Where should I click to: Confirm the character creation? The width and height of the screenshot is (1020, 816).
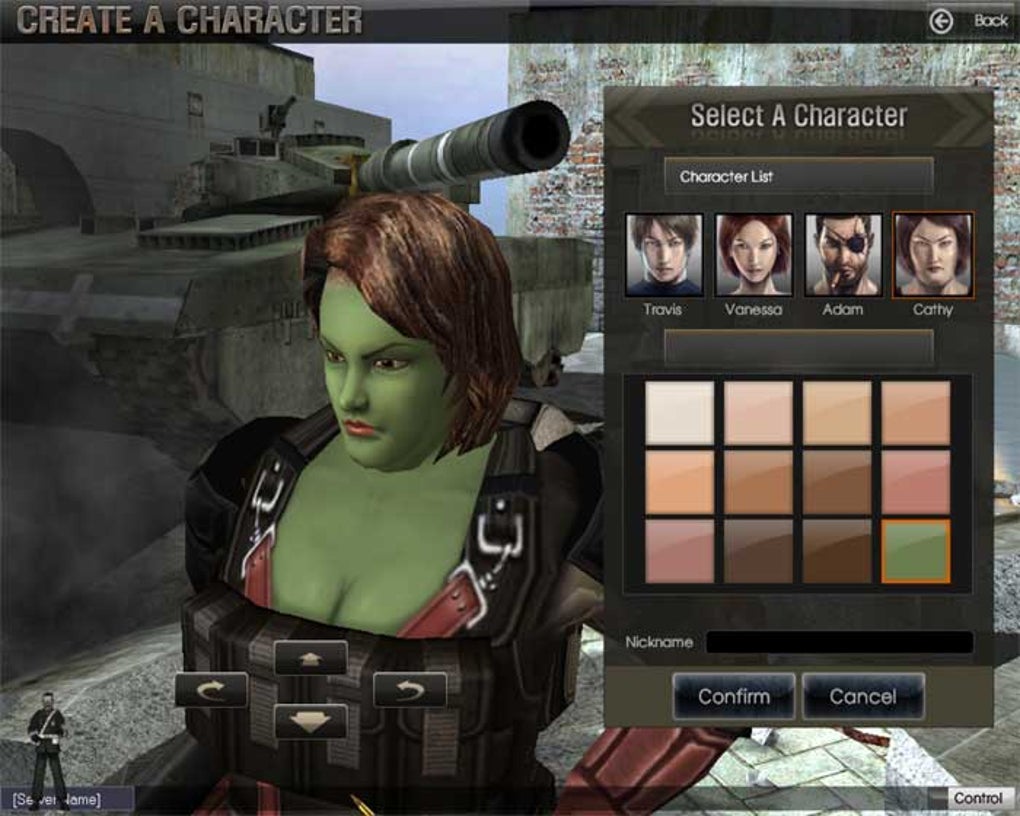point(734,696)
